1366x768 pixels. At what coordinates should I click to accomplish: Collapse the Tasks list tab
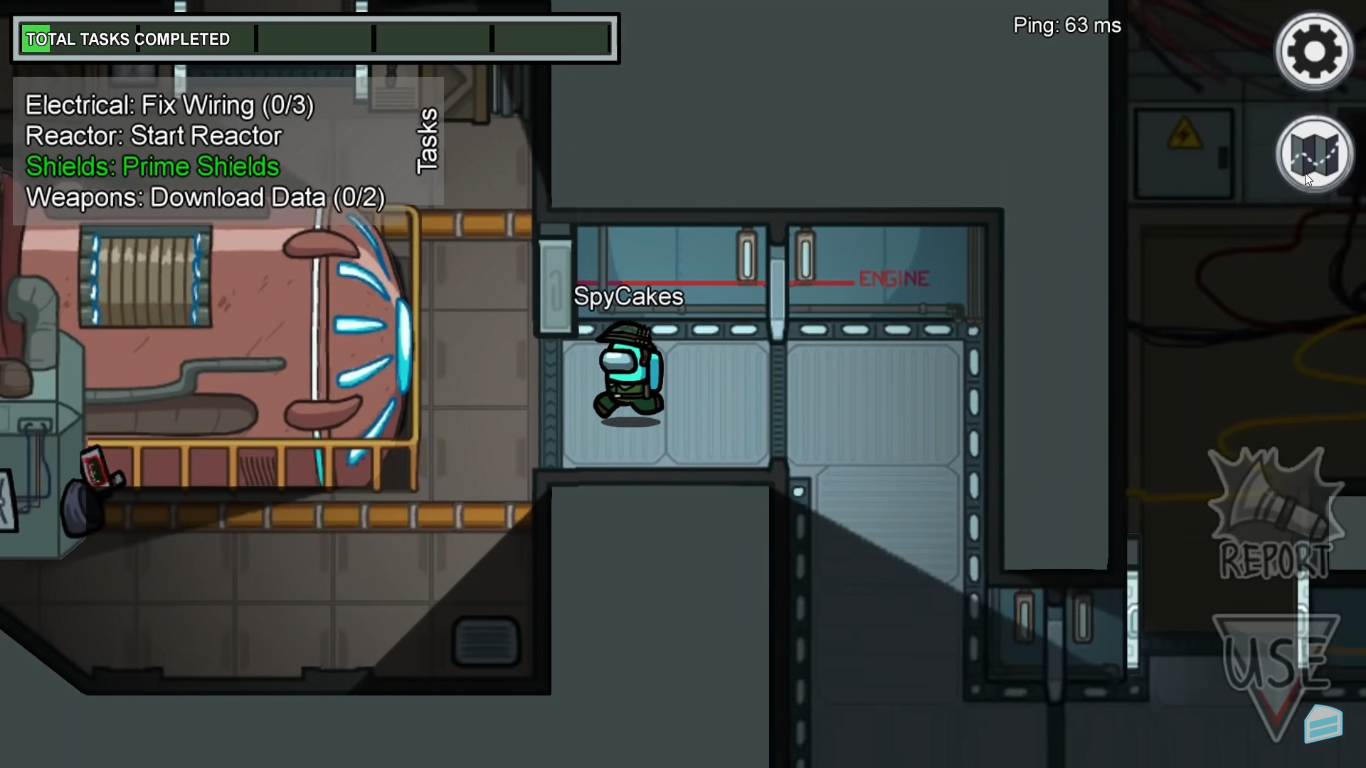(427, 141)
